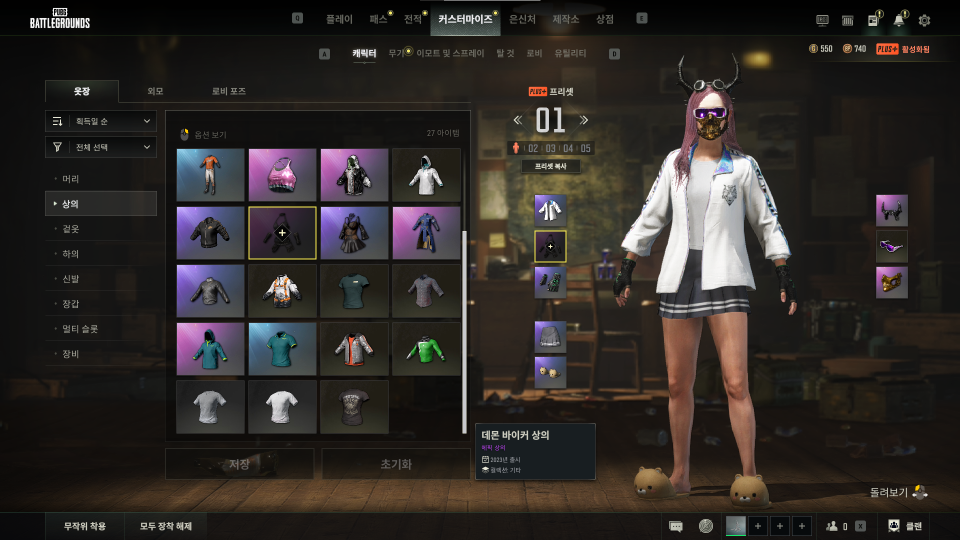Open the 제작소 (Workshop) menu
This screenshot has width=960, height=540.
[566, 19]
